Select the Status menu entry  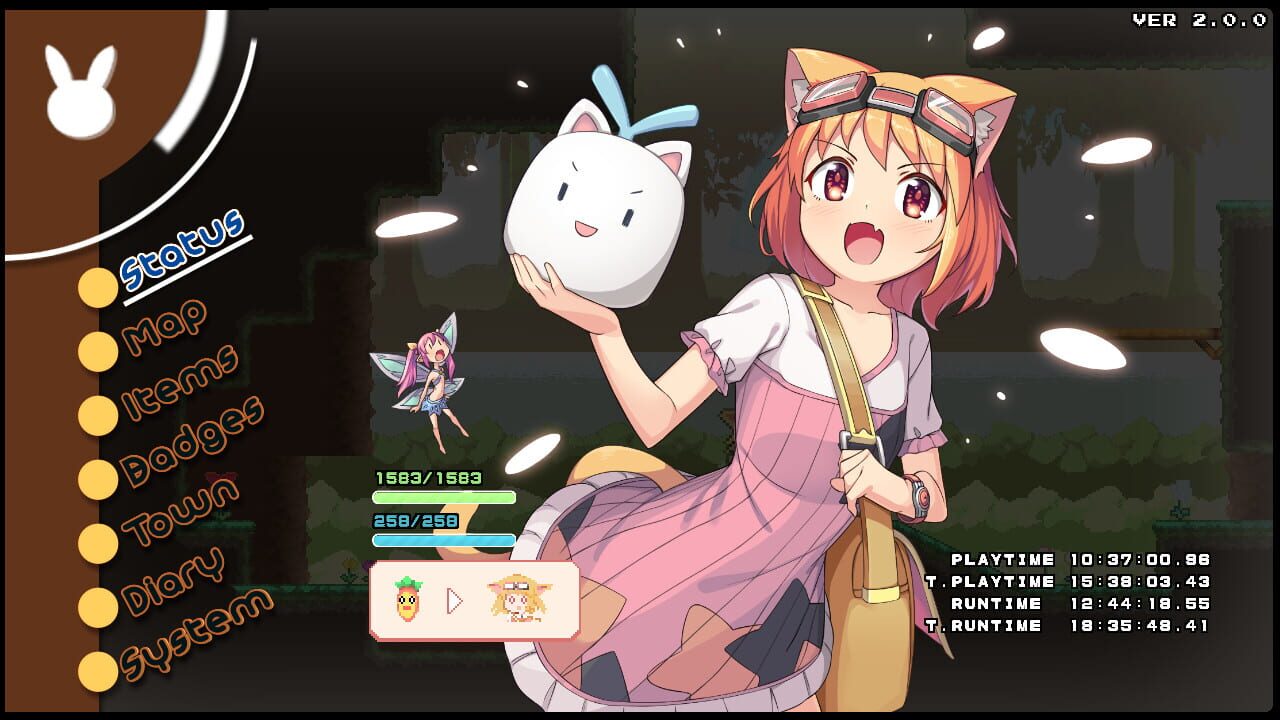(184, 255)
